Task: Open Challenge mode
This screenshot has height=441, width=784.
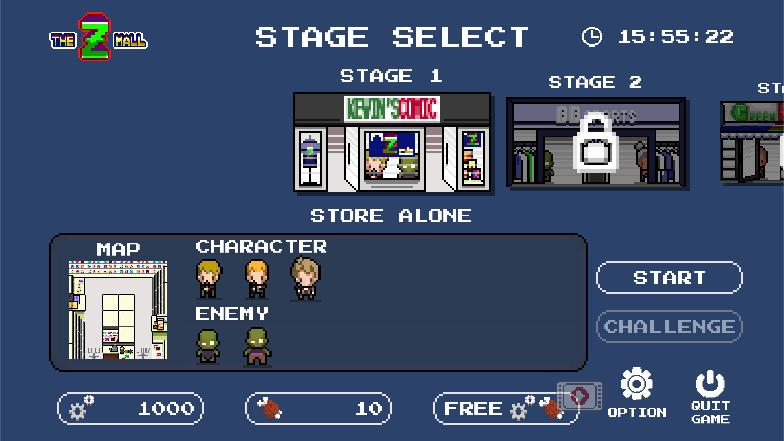Action: 669,326
